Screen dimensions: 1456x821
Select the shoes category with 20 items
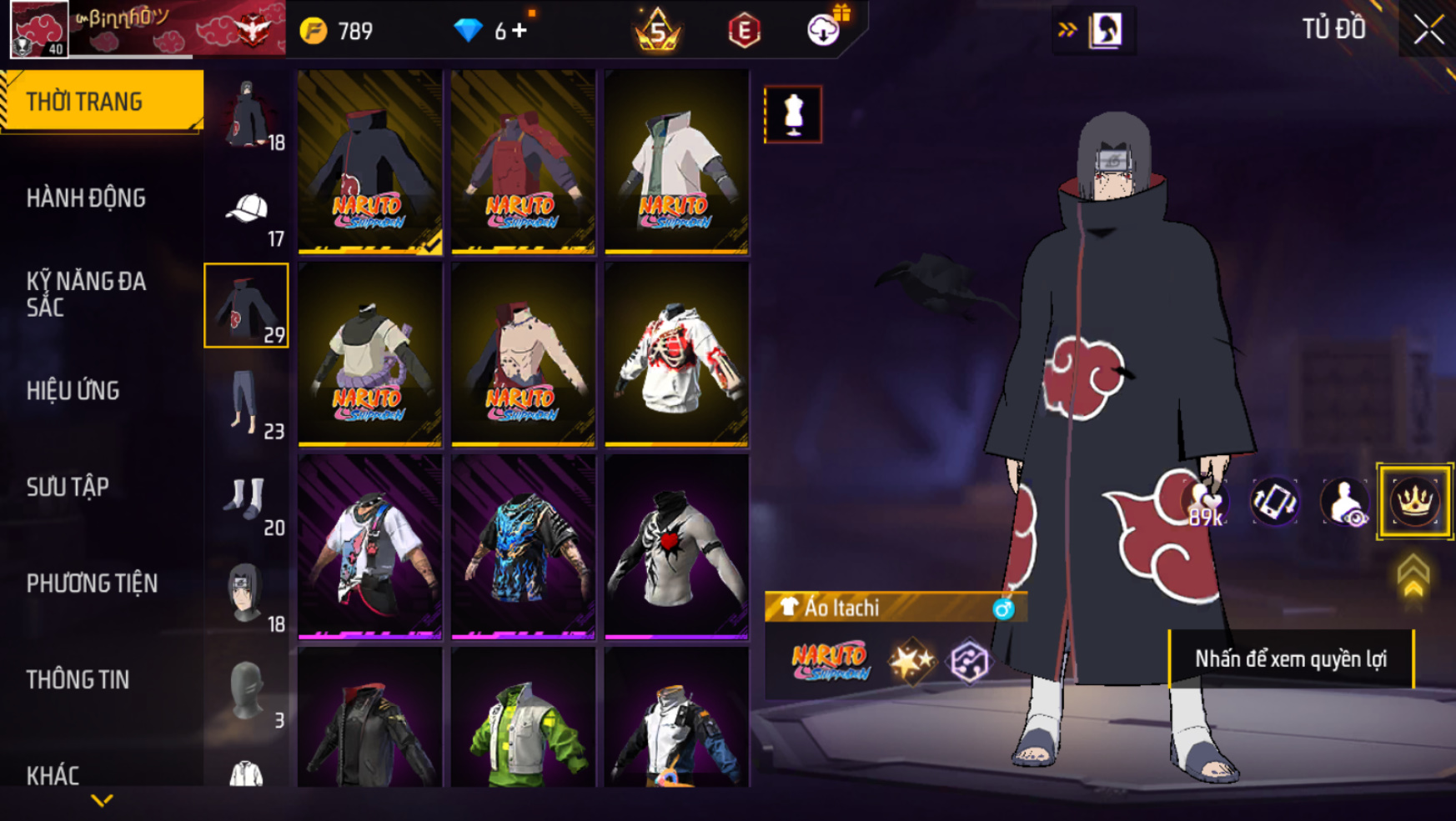[x=247, y=499]
